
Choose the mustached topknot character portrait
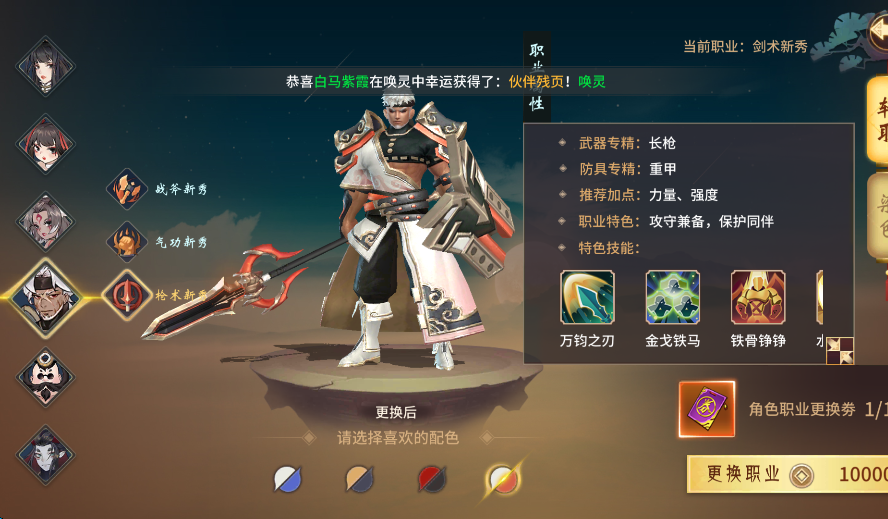[45, 376]
